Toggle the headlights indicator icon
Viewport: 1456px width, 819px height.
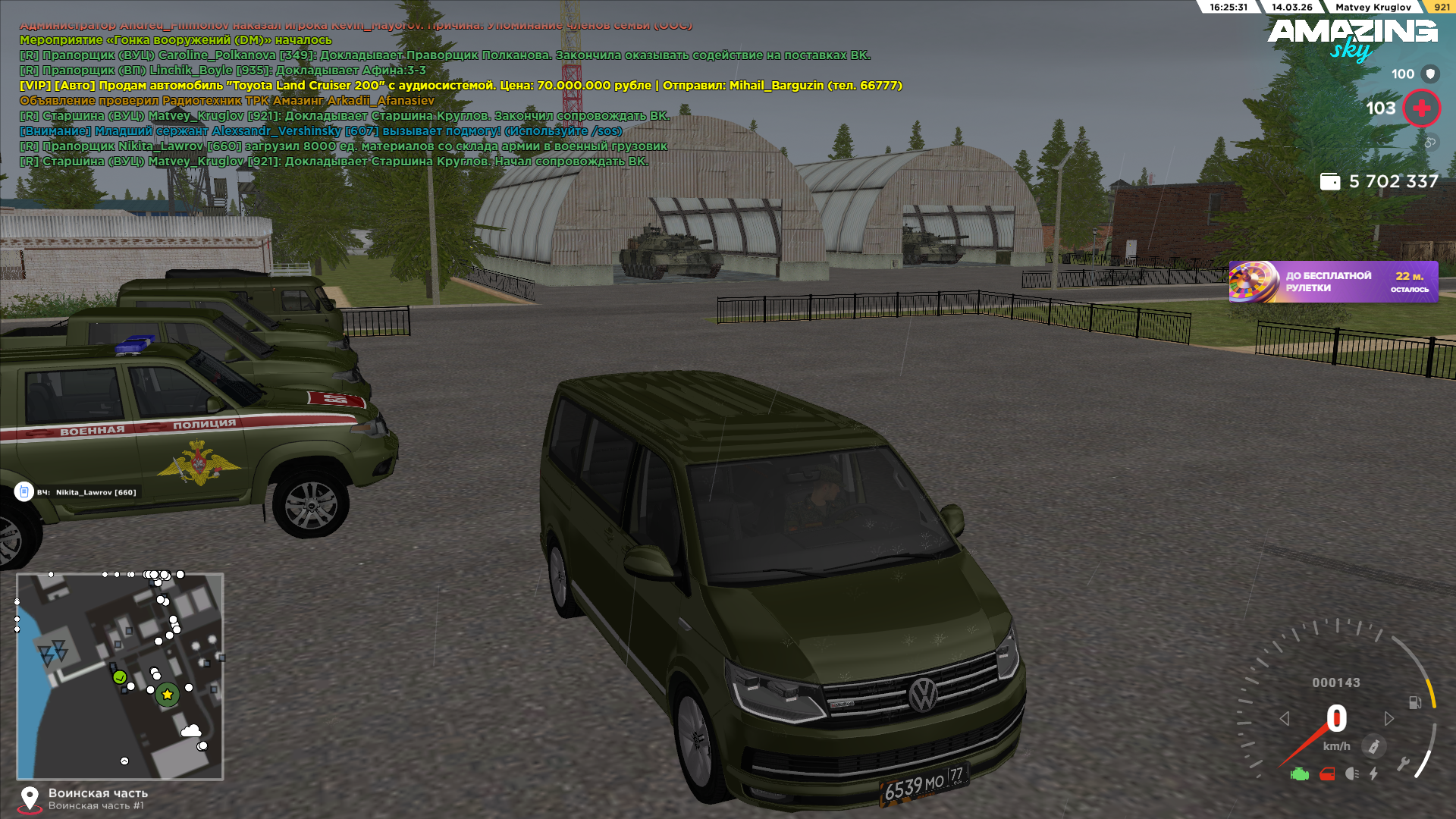coord(1351,774)
